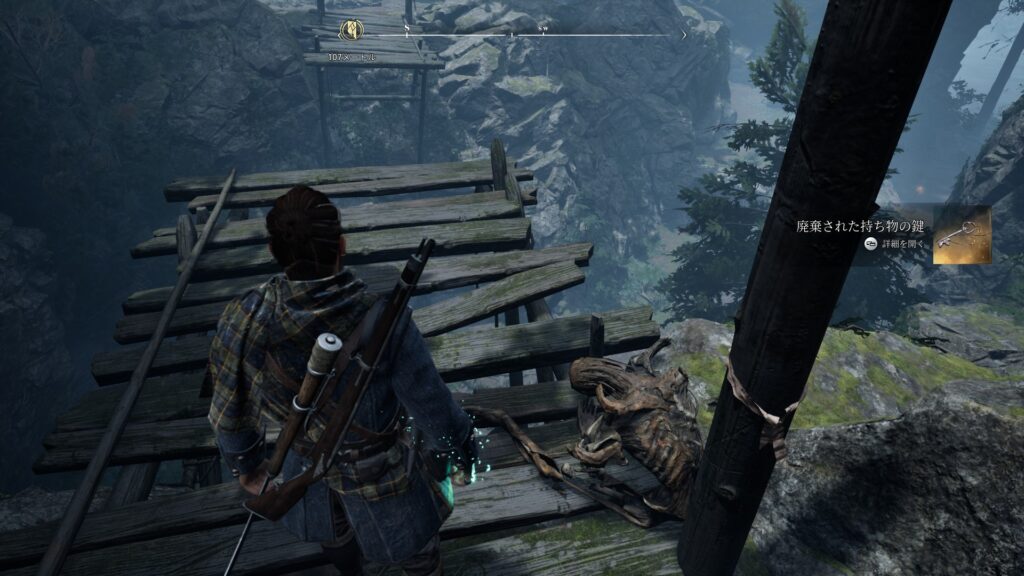Select the key item pickup thumbnail
Image resolution: width=1024 pixels, height=576 pixels.
pyautogui.click(x=962, y=235)
